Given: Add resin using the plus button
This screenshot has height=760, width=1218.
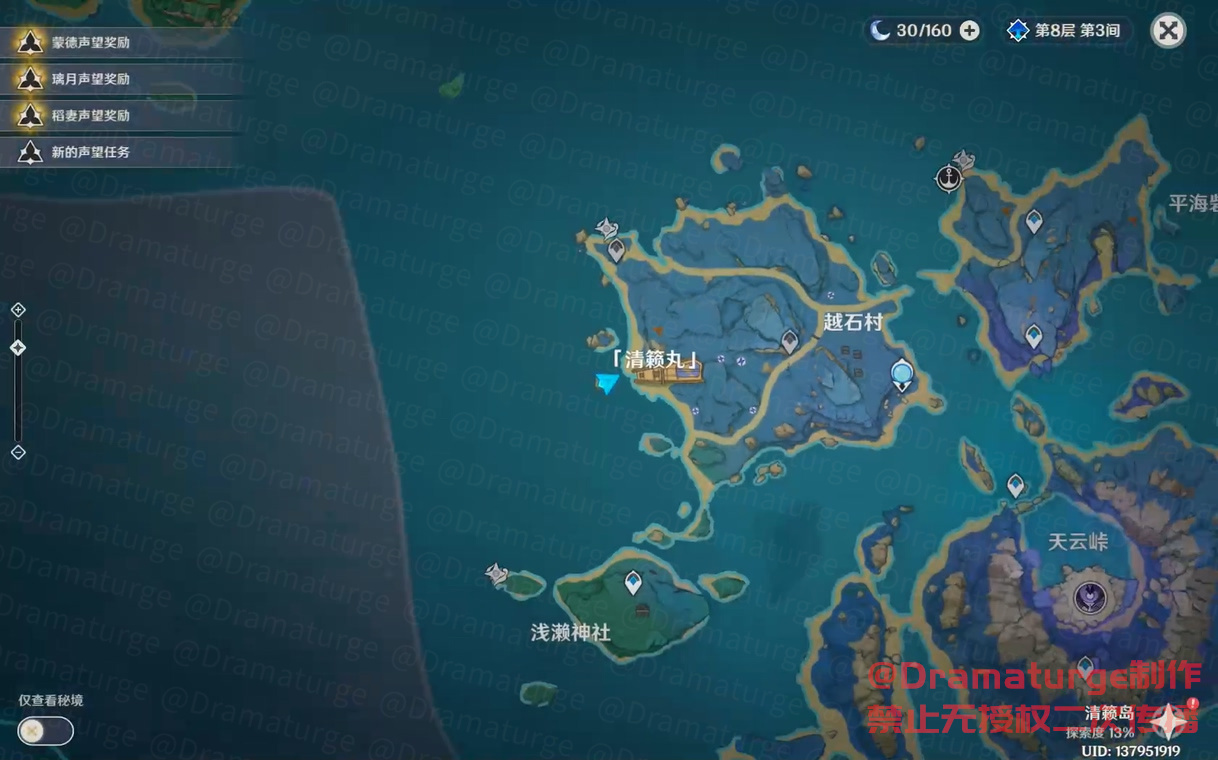Looking at the screenshot, I should coord(969,31).
